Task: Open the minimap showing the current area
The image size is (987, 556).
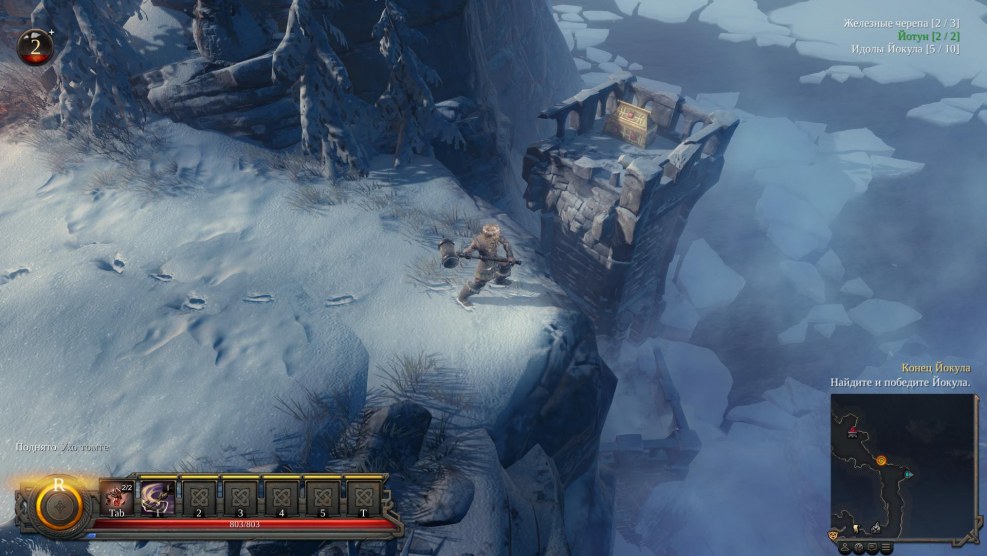Action: click(x=903, y=460)
